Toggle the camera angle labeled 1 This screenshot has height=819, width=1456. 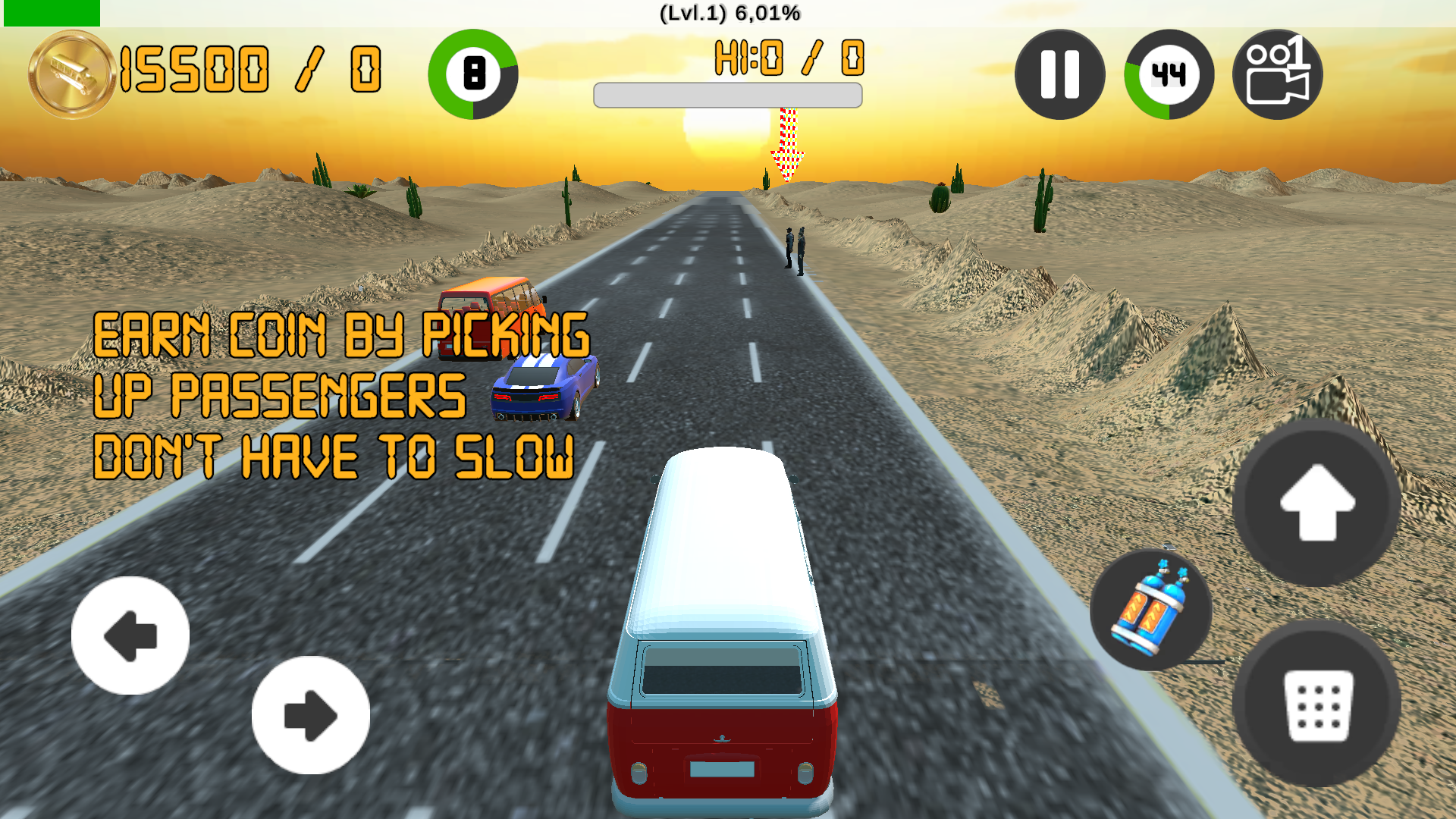(x=1276, y=74)
